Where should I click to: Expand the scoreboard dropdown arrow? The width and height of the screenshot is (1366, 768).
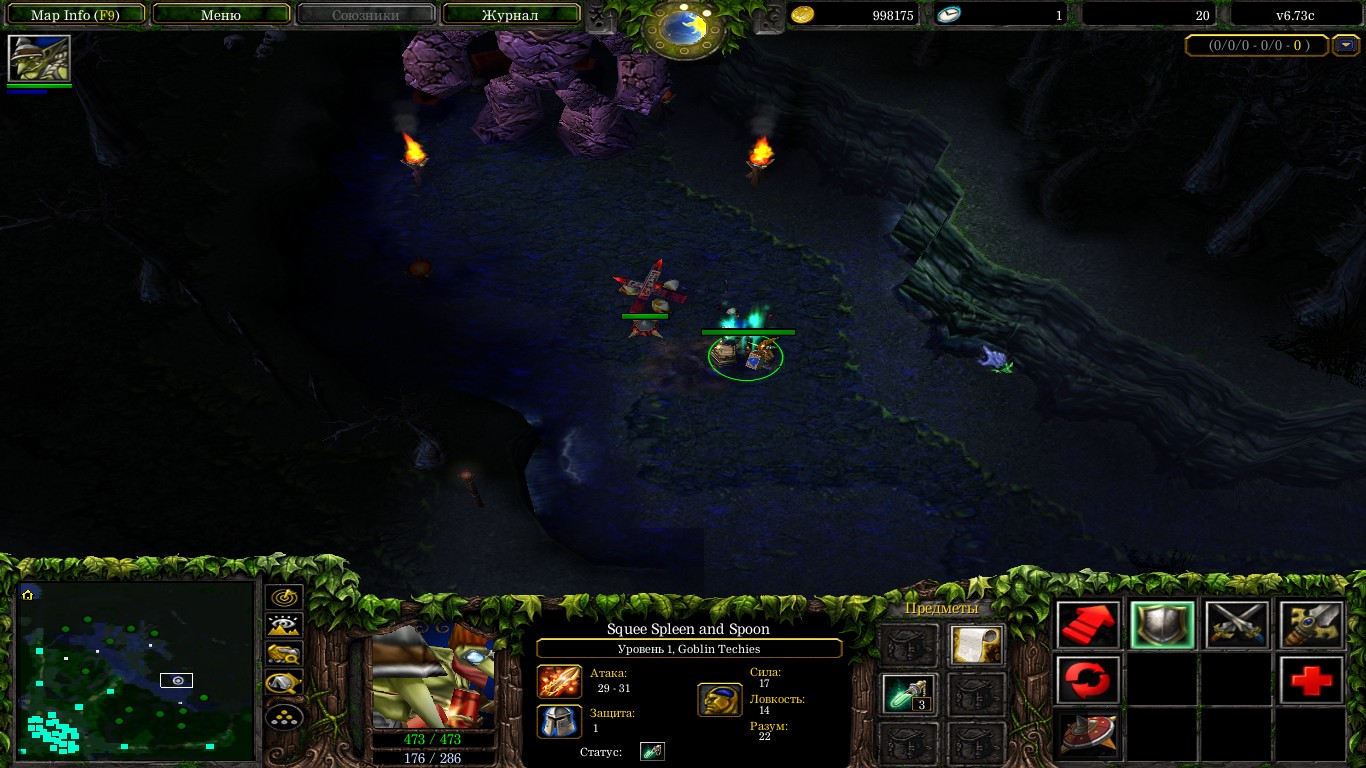click(x=1346, y=45)
